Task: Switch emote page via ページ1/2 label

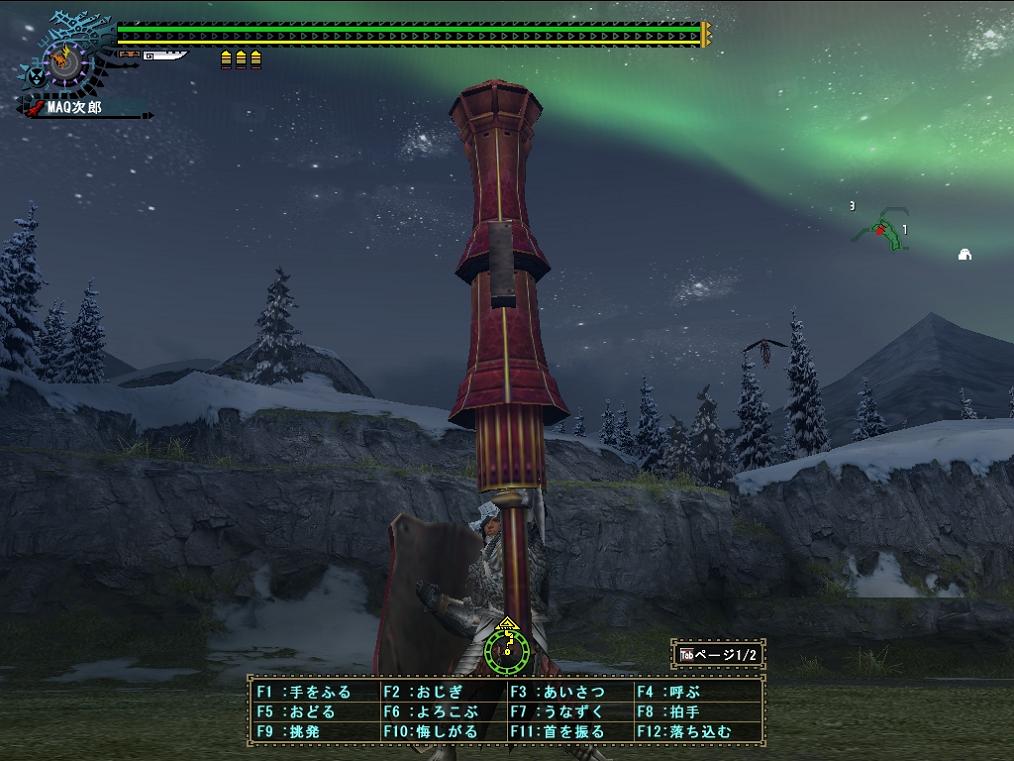Action: point(720,655)
